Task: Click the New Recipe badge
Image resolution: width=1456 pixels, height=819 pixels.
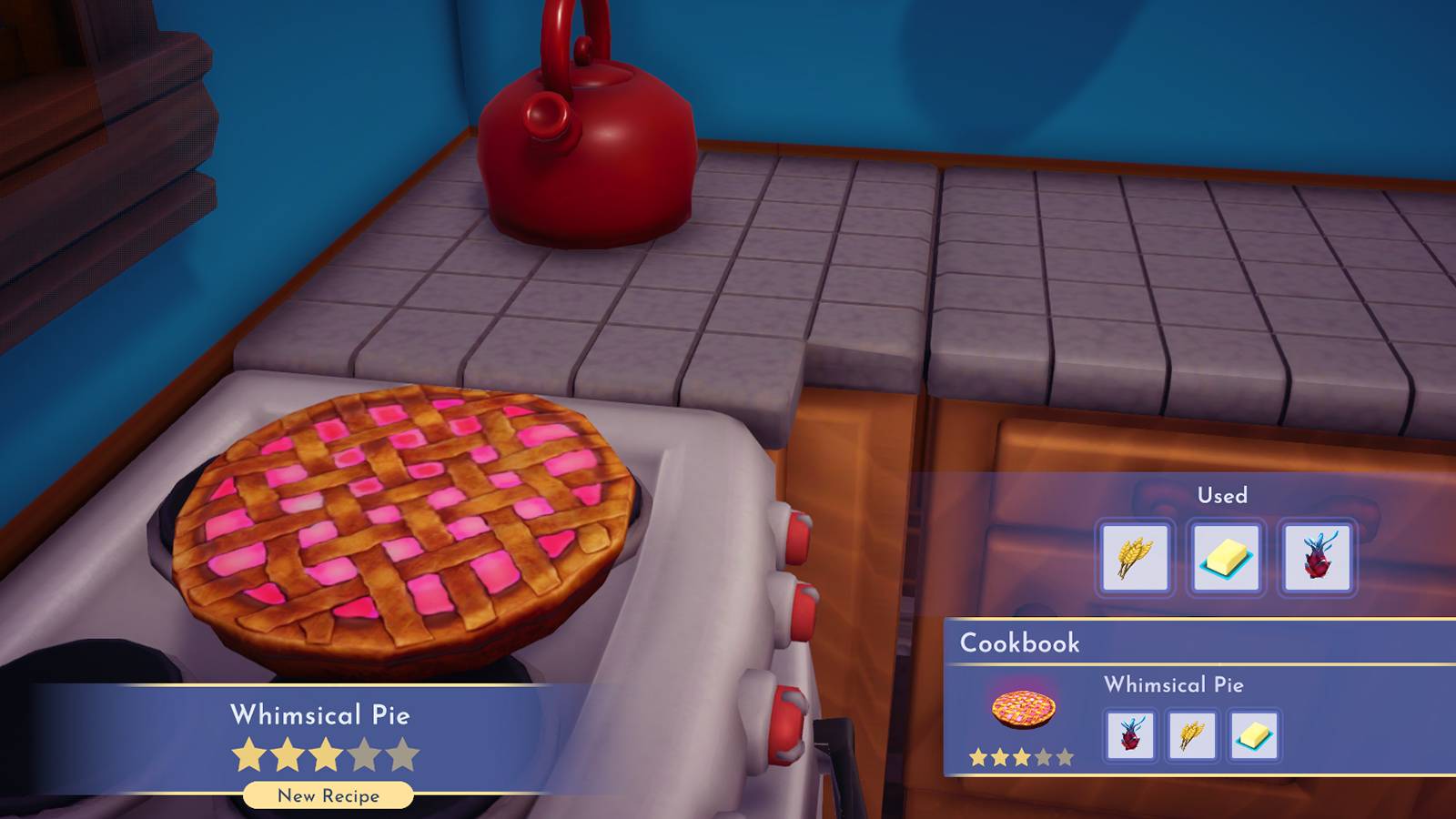Action: [x=328, y=794]
